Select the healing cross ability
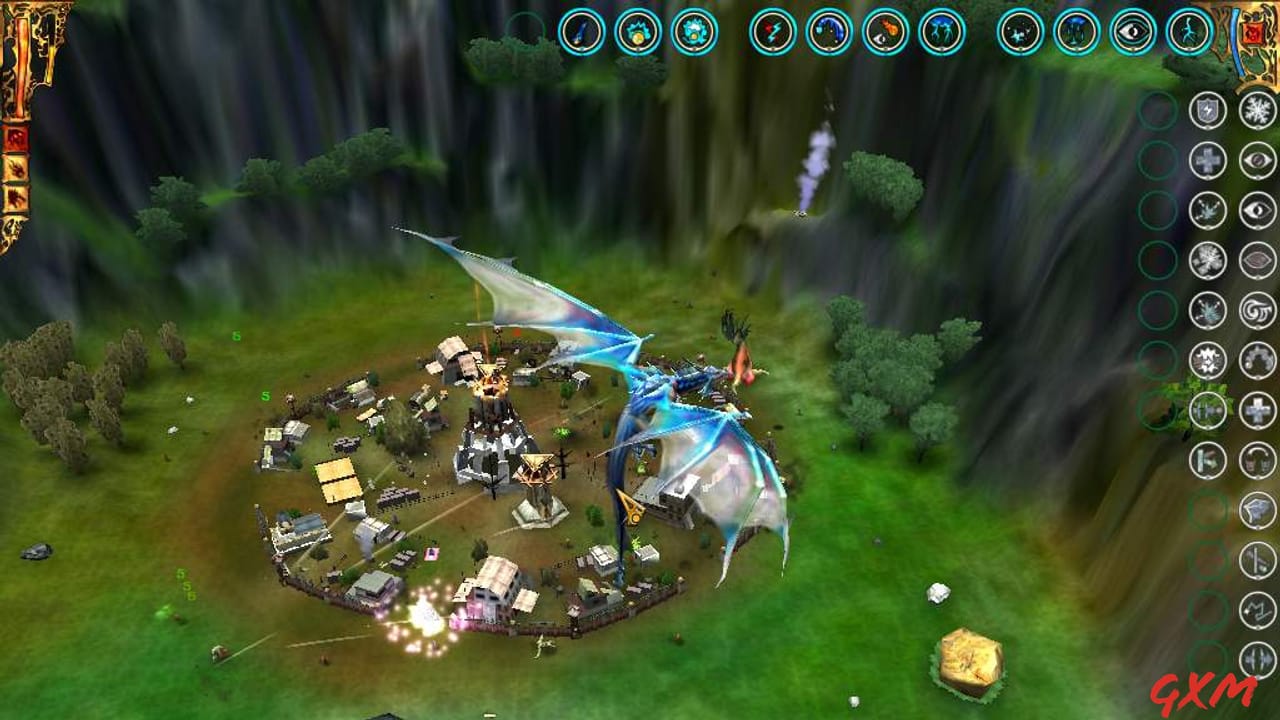The image size is (1280, 720). 1206,160
